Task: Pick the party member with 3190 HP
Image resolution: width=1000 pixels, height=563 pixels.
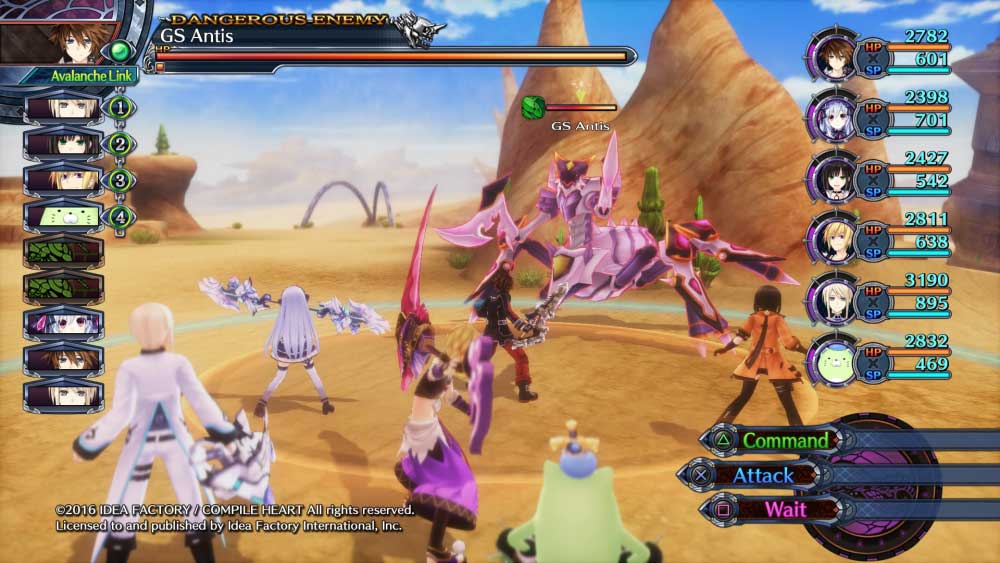Action: coord(833,301)
